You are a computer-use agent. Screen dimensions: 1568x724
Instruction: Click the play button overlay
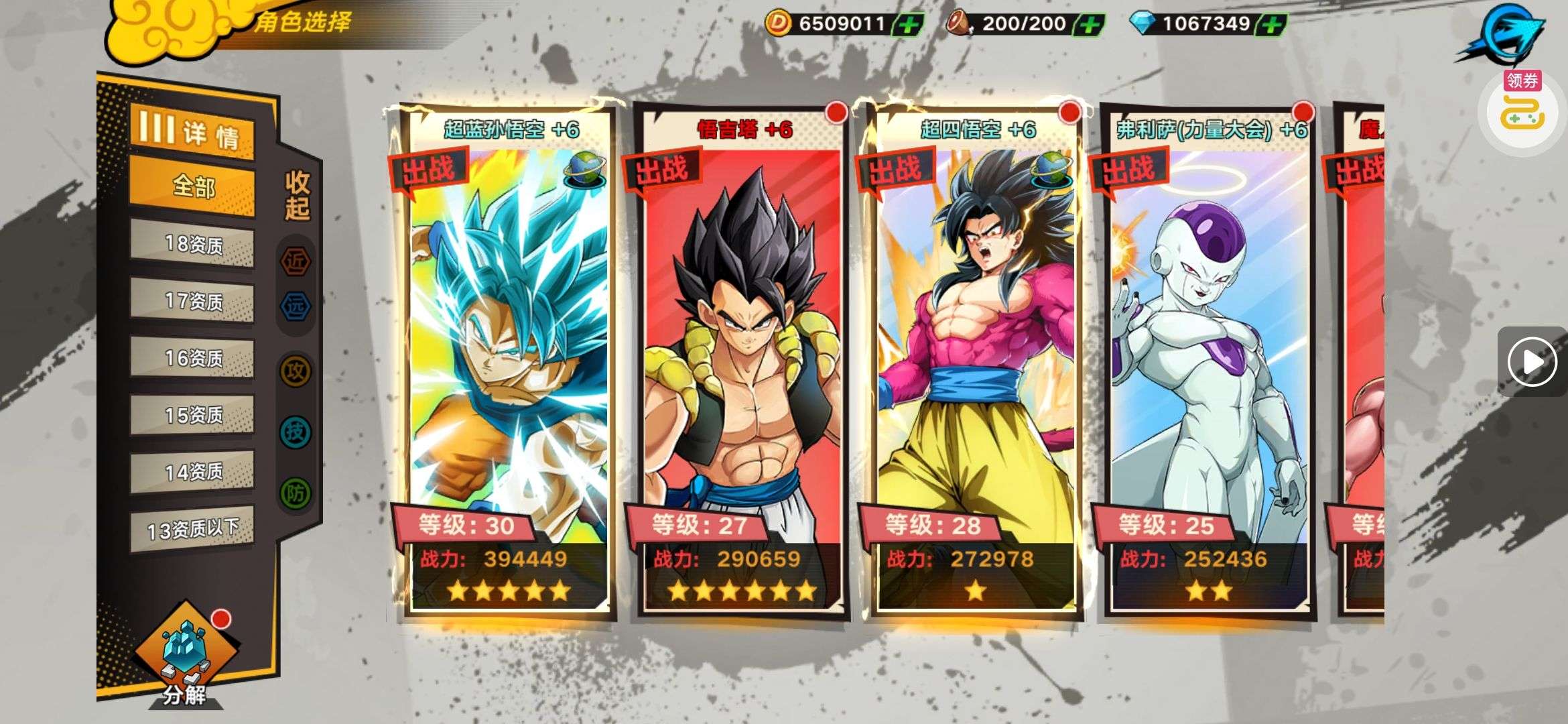click(1532, 362)
